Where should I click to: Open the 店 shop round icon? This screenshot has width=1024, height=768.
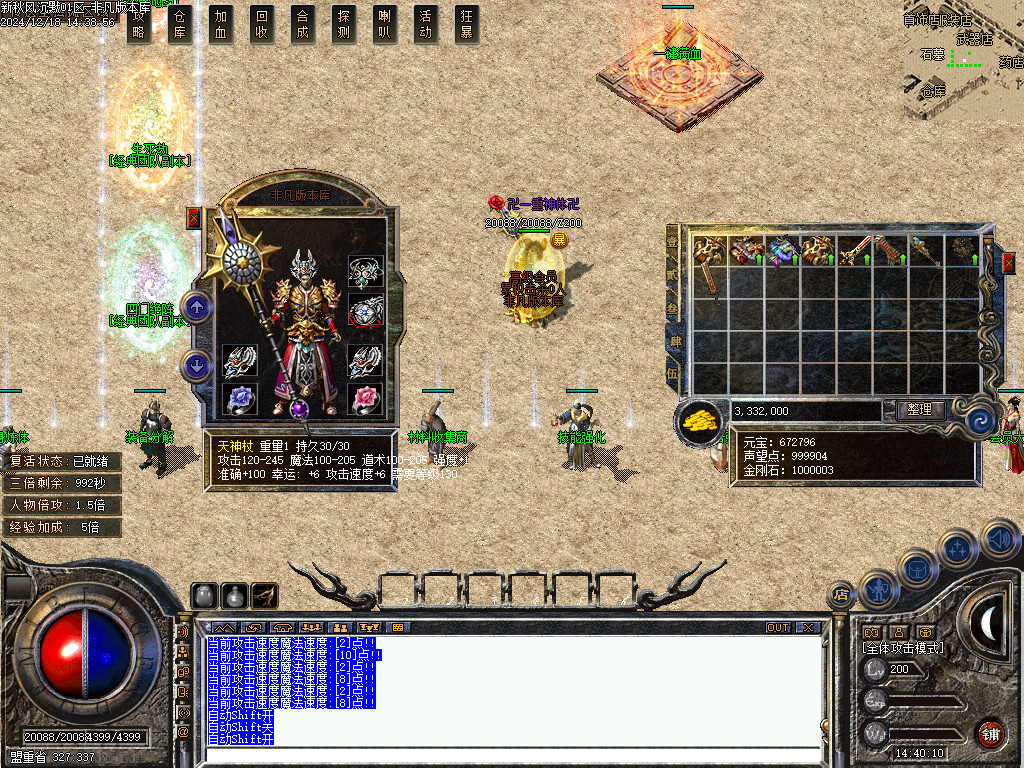(841, 594)
